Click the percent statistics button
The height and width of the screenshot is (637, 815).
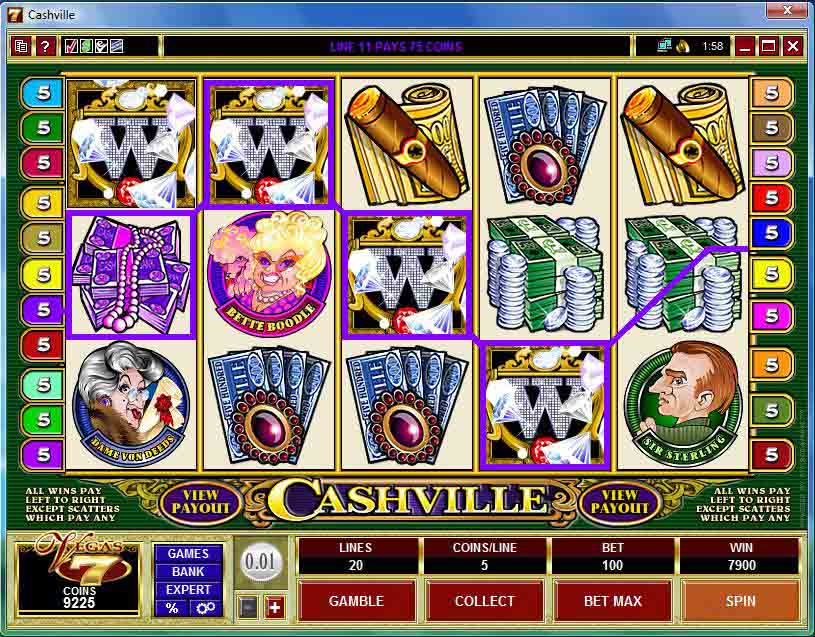click(172, 608)
